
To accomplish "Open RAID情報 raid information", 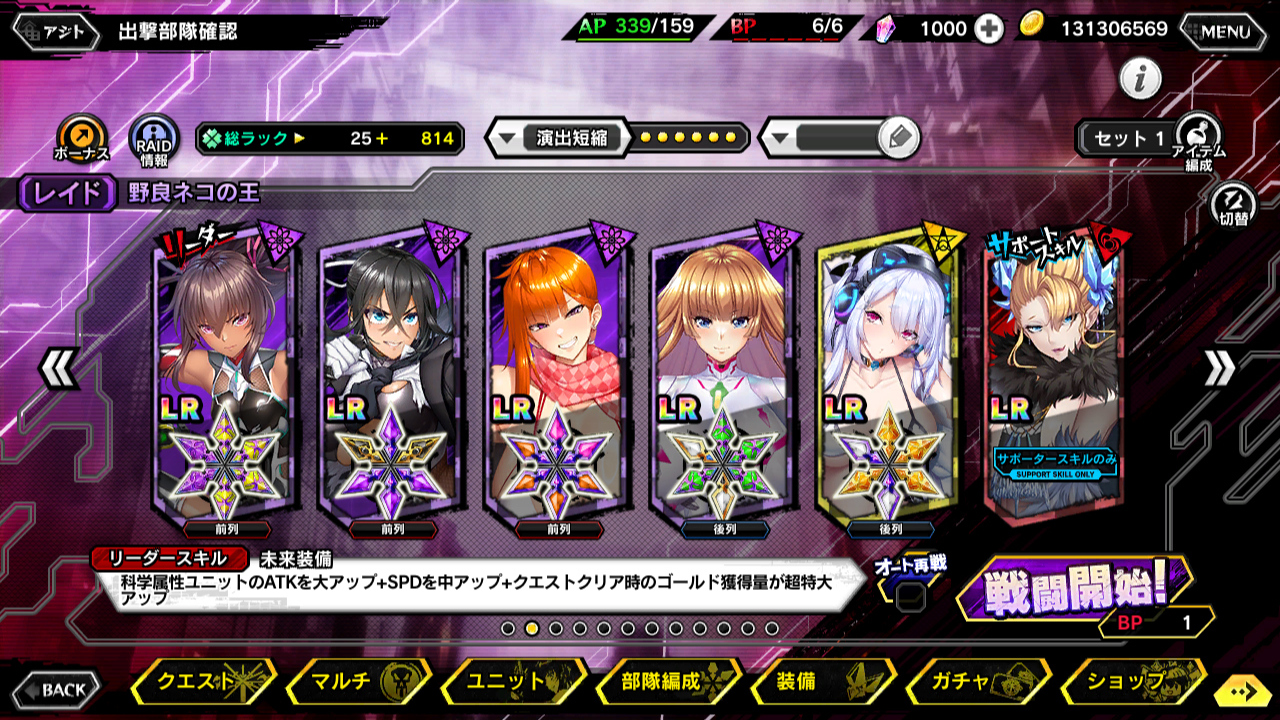I will pos(154,139).
